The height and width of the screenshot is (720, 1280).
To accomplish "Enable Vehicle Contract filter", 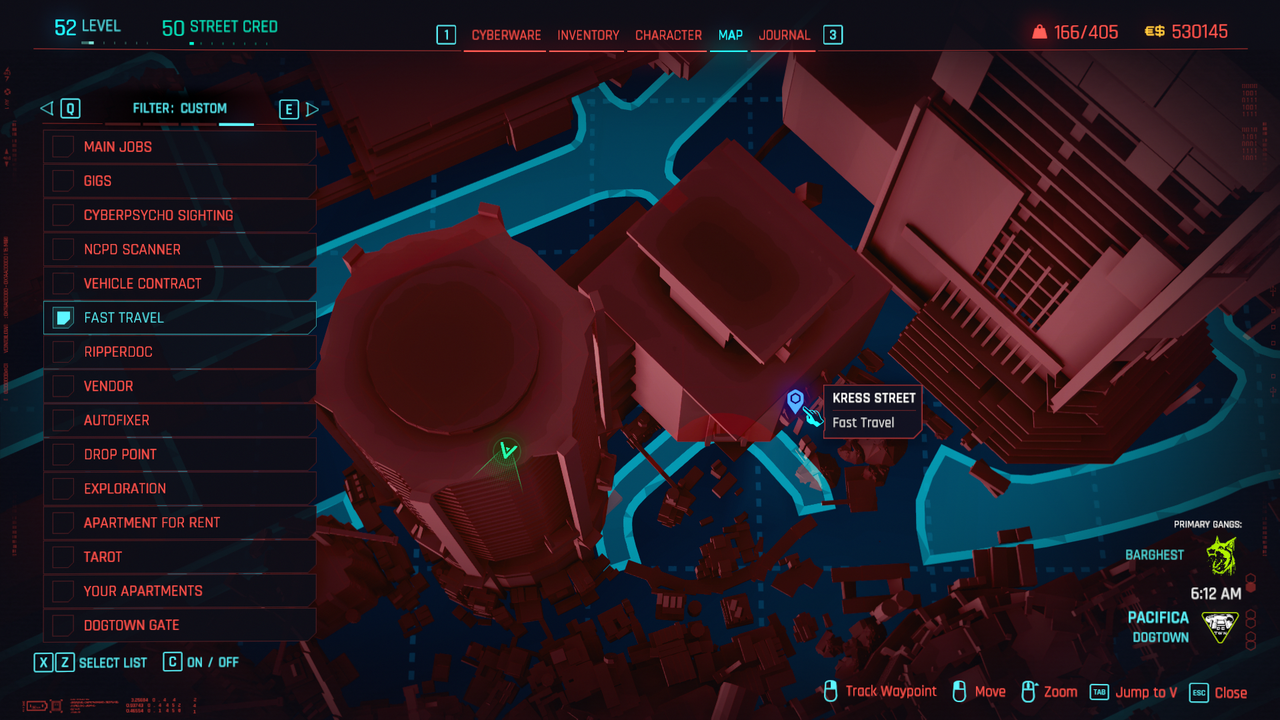I will (x=63, y=283).
